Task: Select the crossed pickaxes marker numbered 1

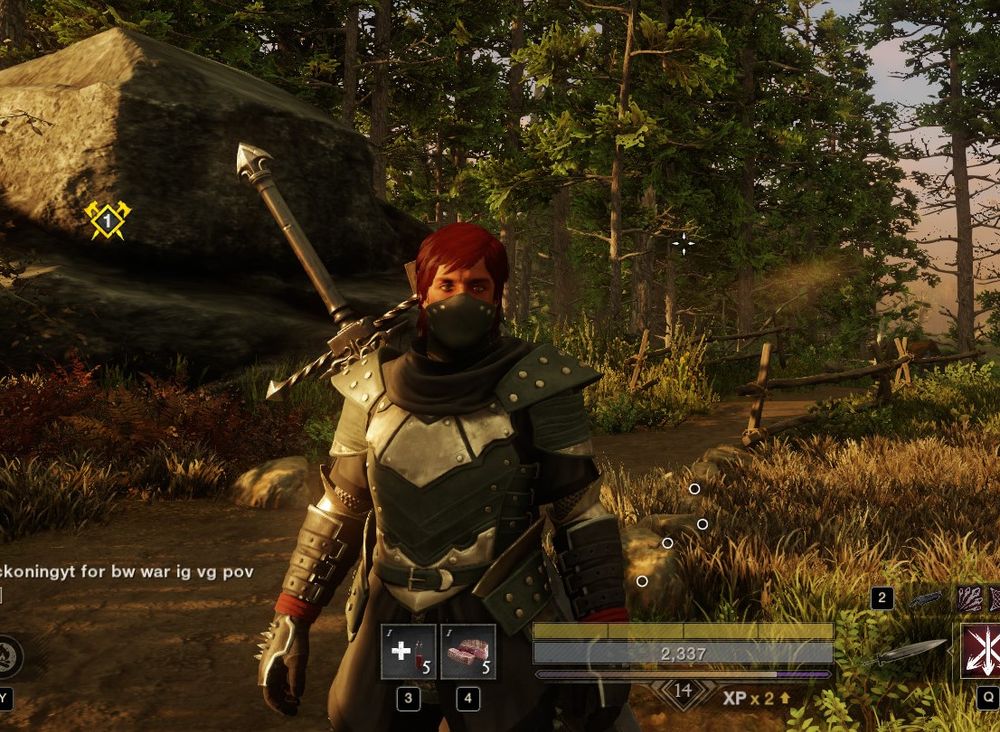Action: [x=107, y=219]
